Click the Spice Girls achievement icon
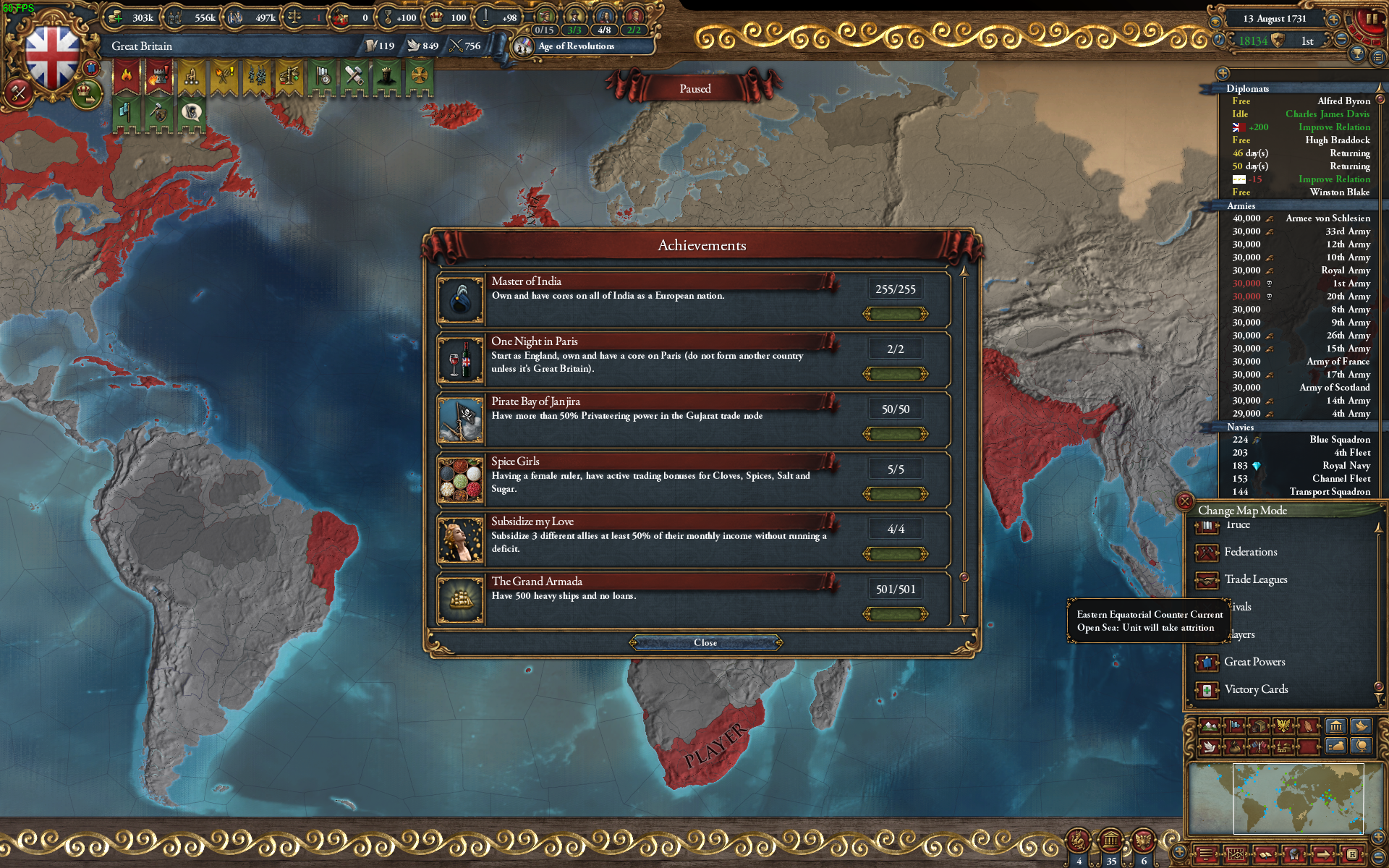Viewport: 1389px width, 868px height. 461,480
